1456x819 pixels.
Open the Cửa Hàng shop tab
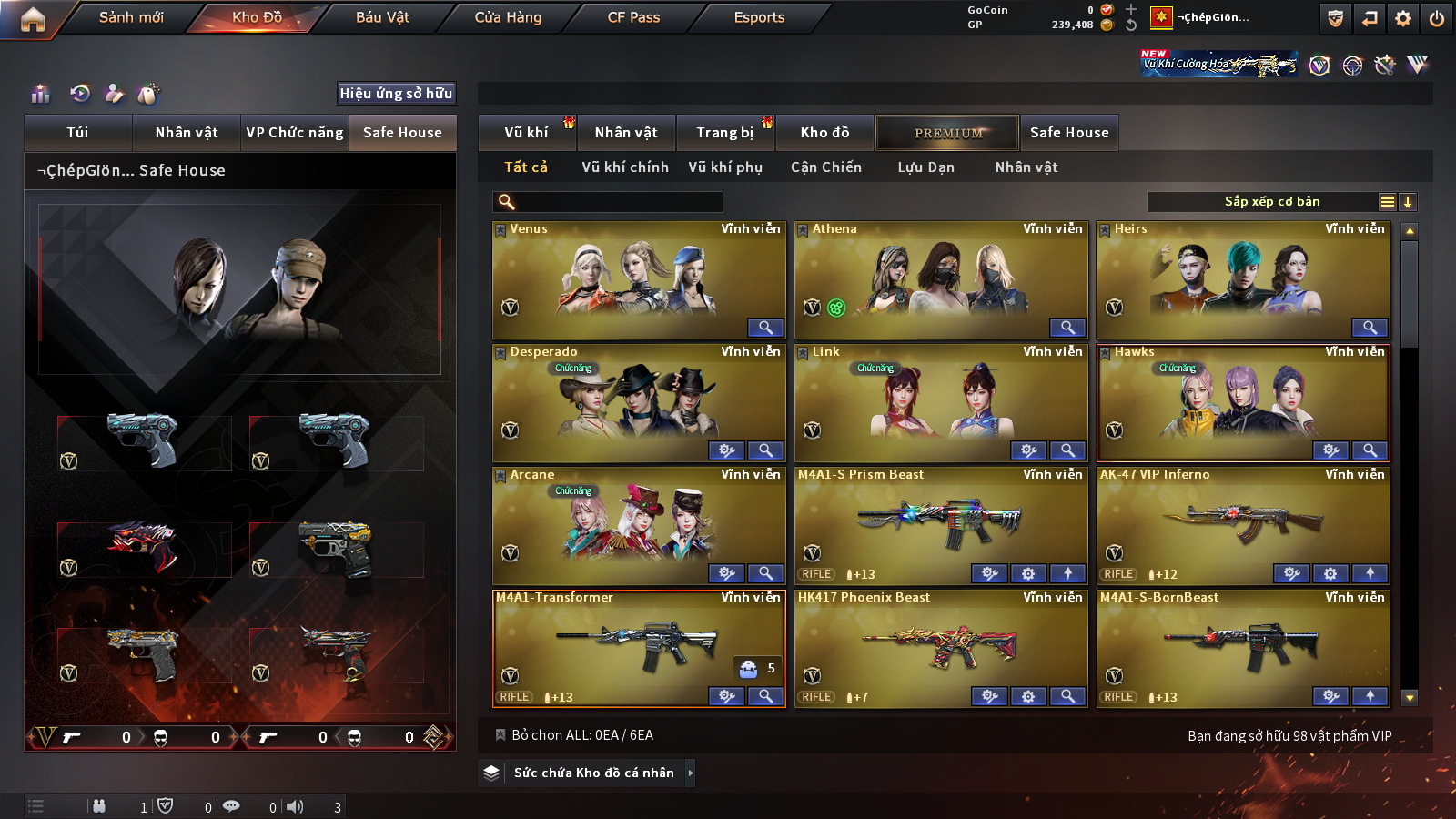508,17
